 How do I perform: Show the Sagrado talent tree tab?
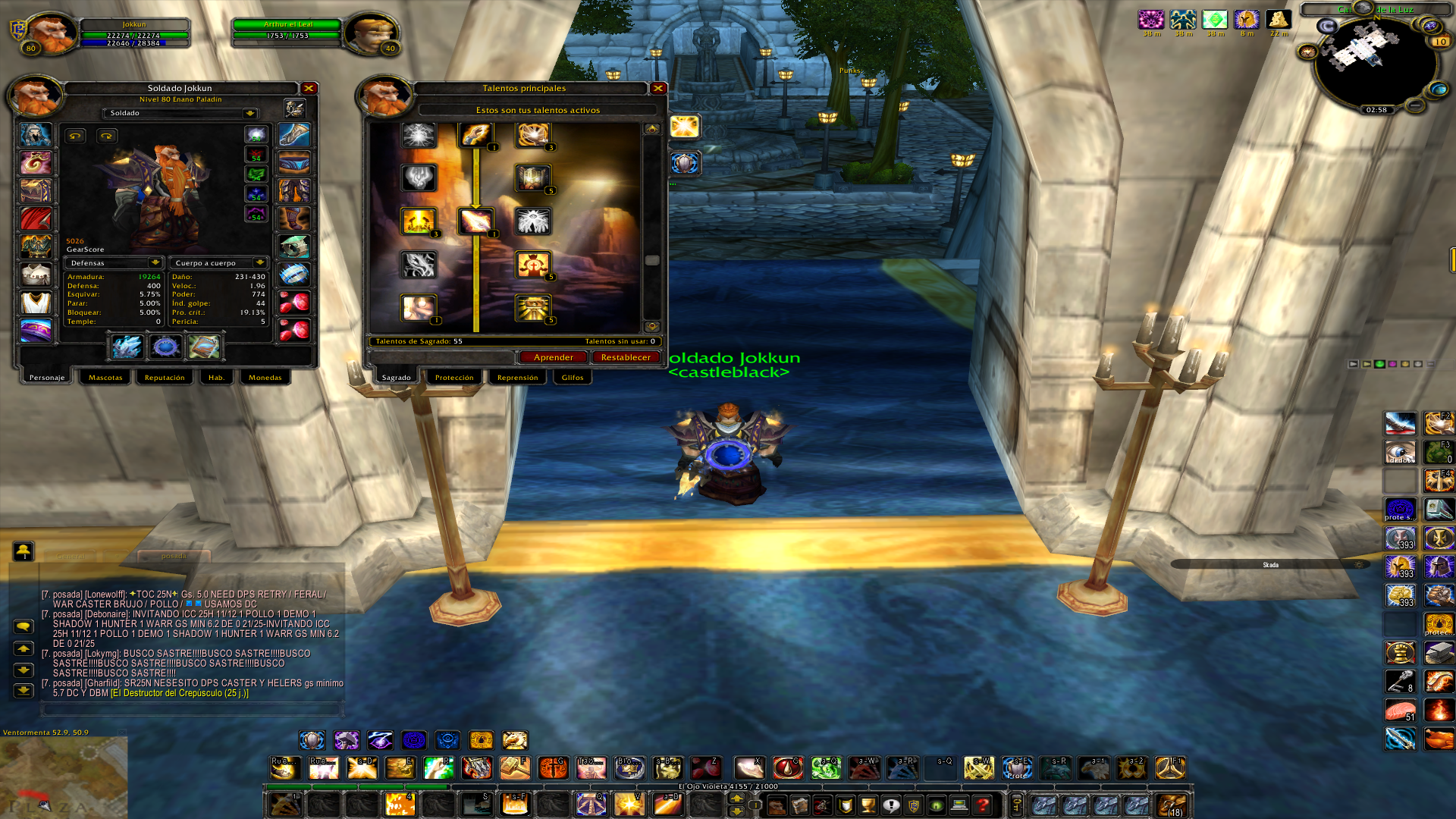pos(396,378)
